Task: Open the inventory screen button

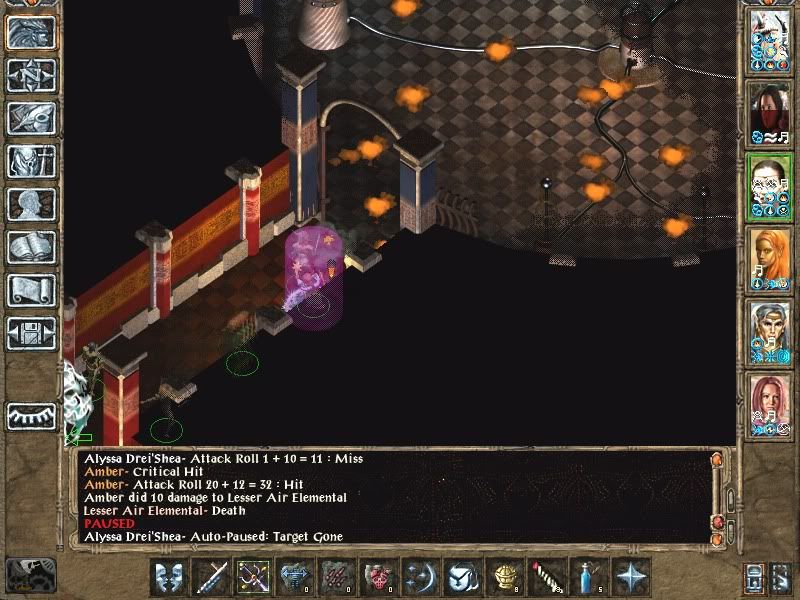Action: tap(31, 161)
